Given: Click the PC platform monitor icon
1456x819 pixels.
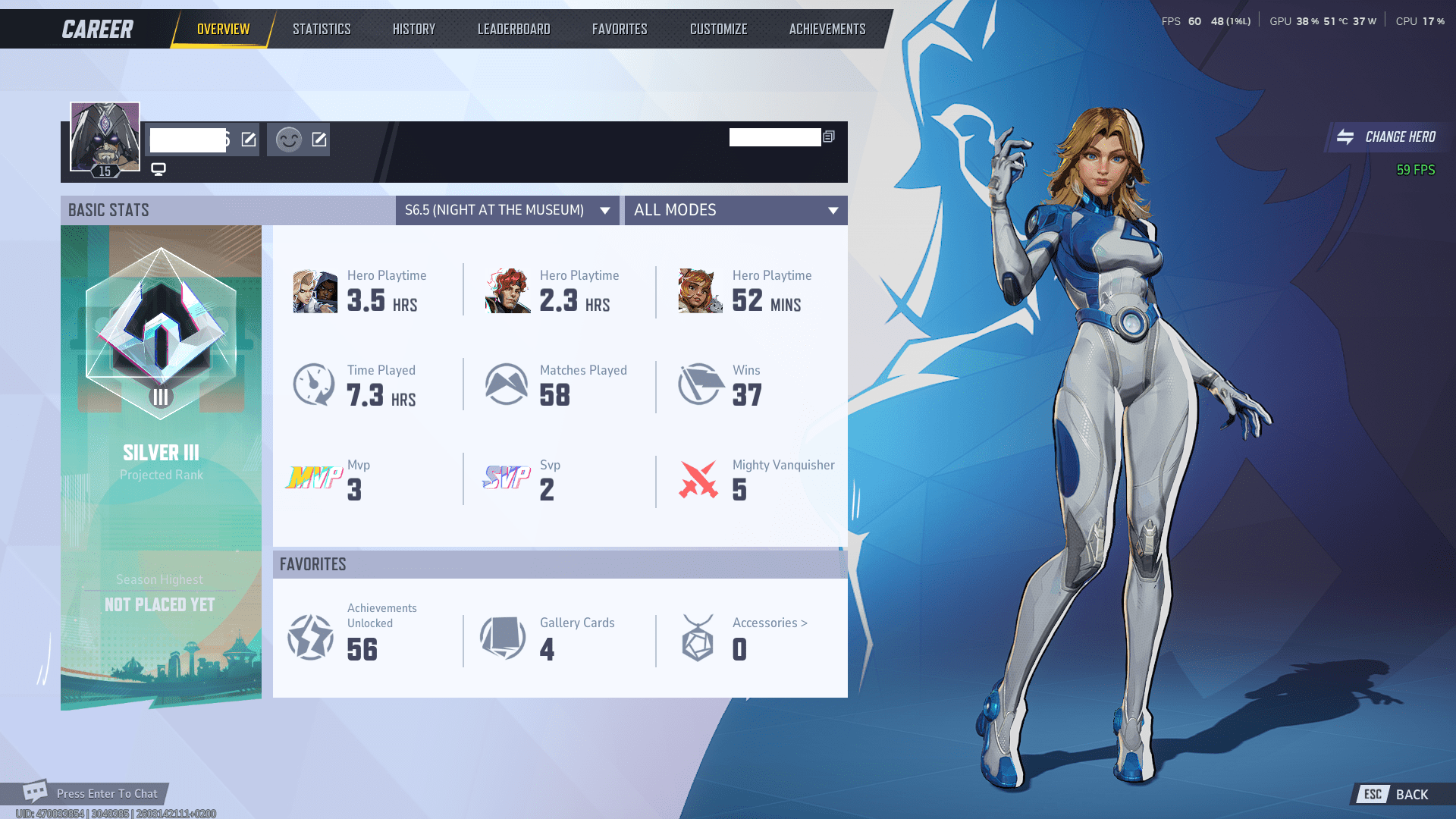Looking at the screenshot, I should [158, 170].
